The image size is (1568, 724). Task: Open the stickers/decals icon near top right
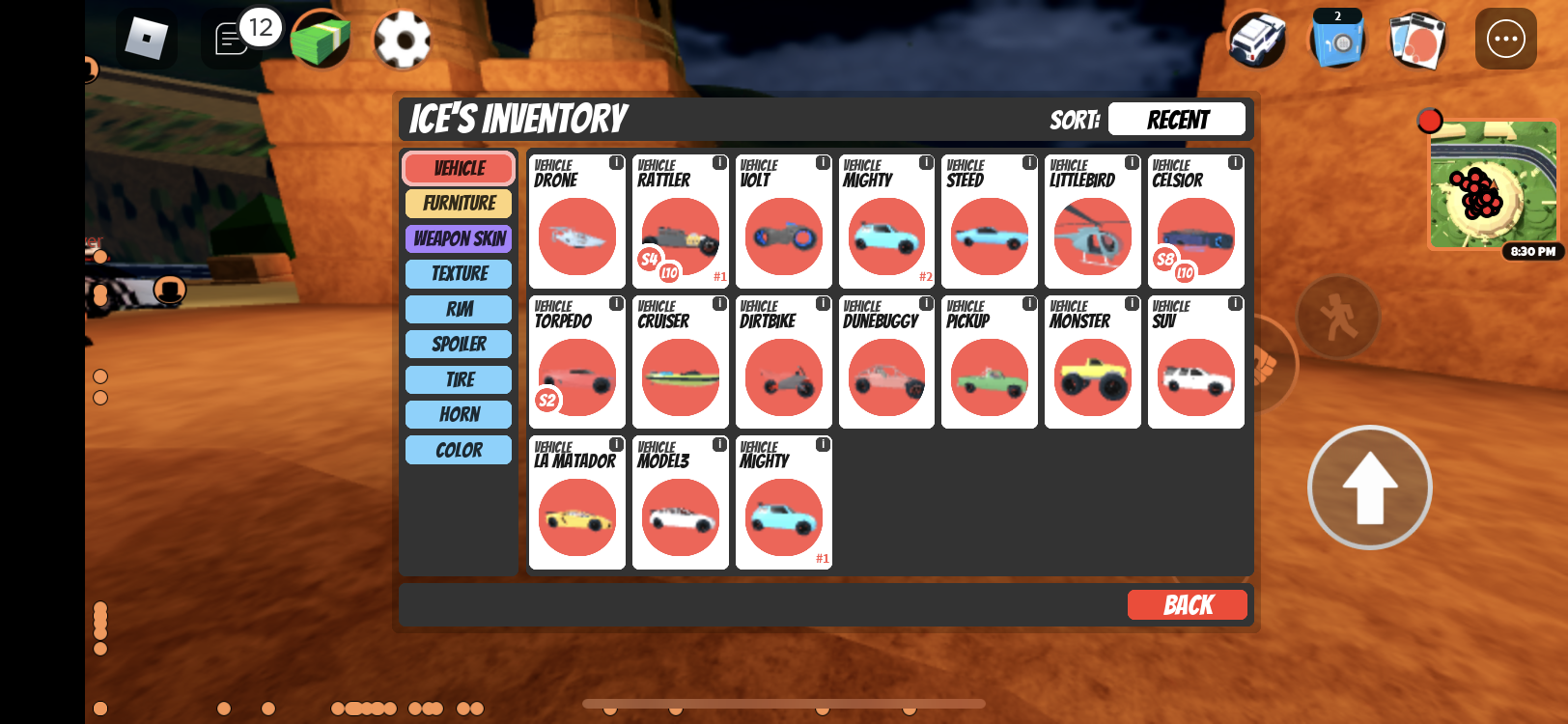tap(1416, 39)
